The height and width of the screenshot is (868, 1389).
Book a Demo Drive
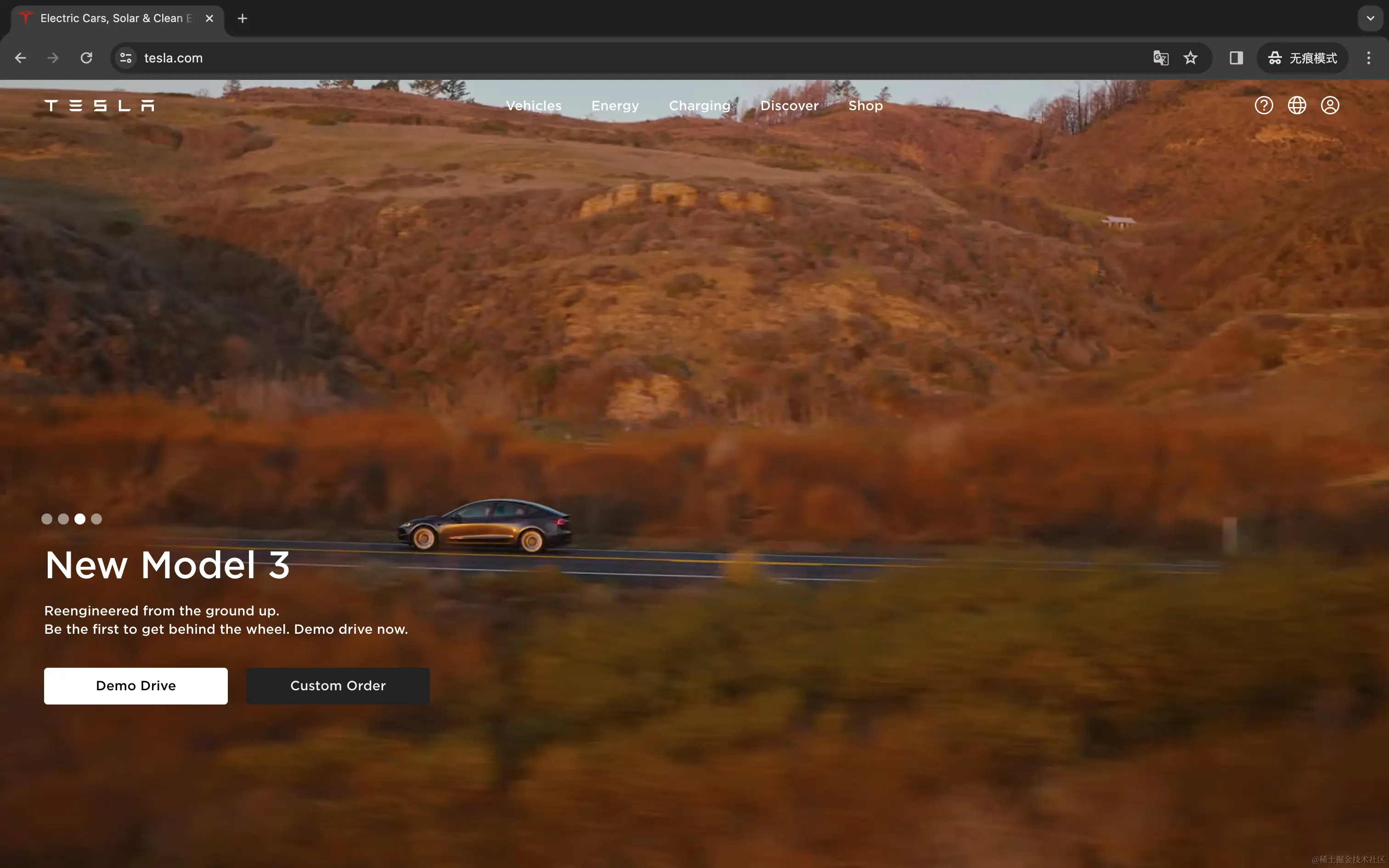click(136, 685)
